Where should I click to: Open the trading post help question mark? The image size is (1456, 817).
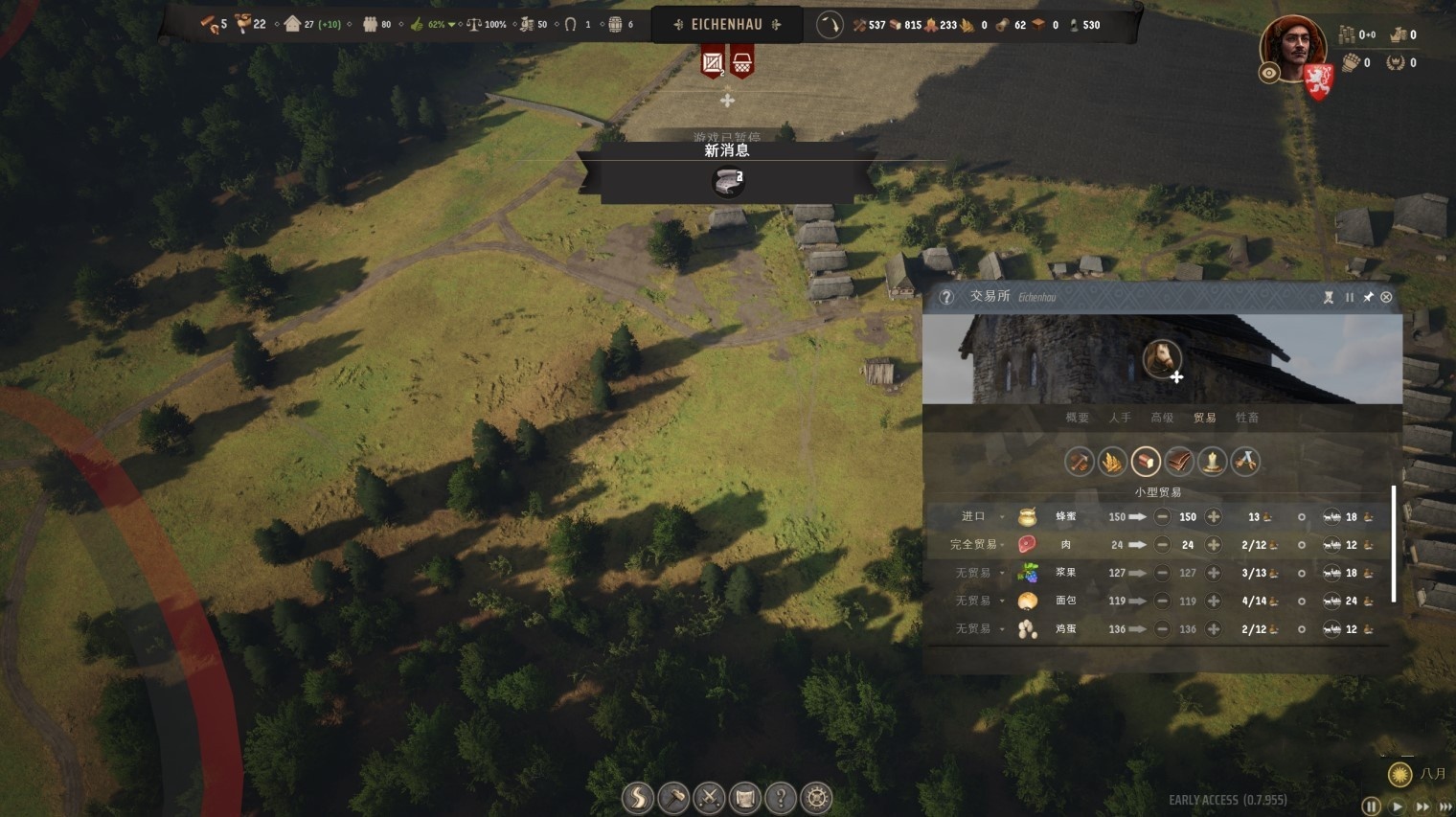(946, 297)
